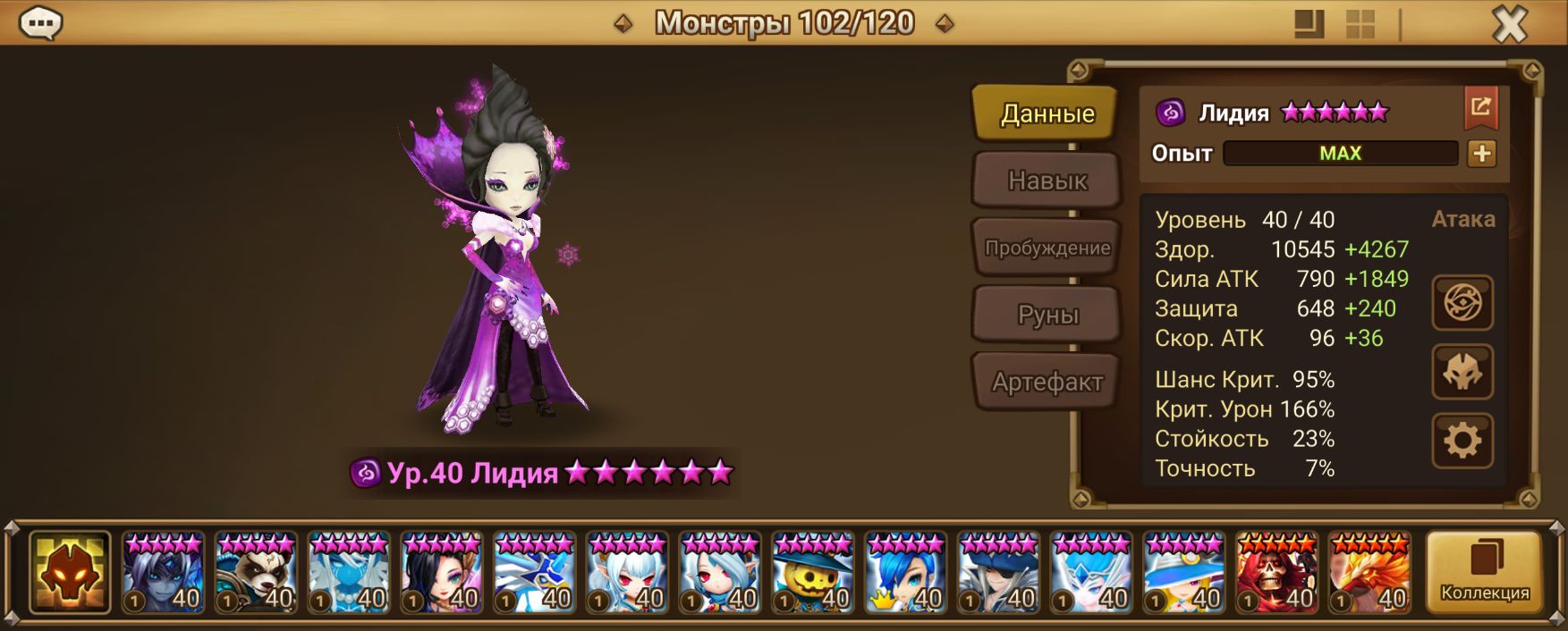The width and height of the screenshot is (1568, 631).
Task: Choose the pumpkin-head monster thumbnail
Action: point(813,572)
